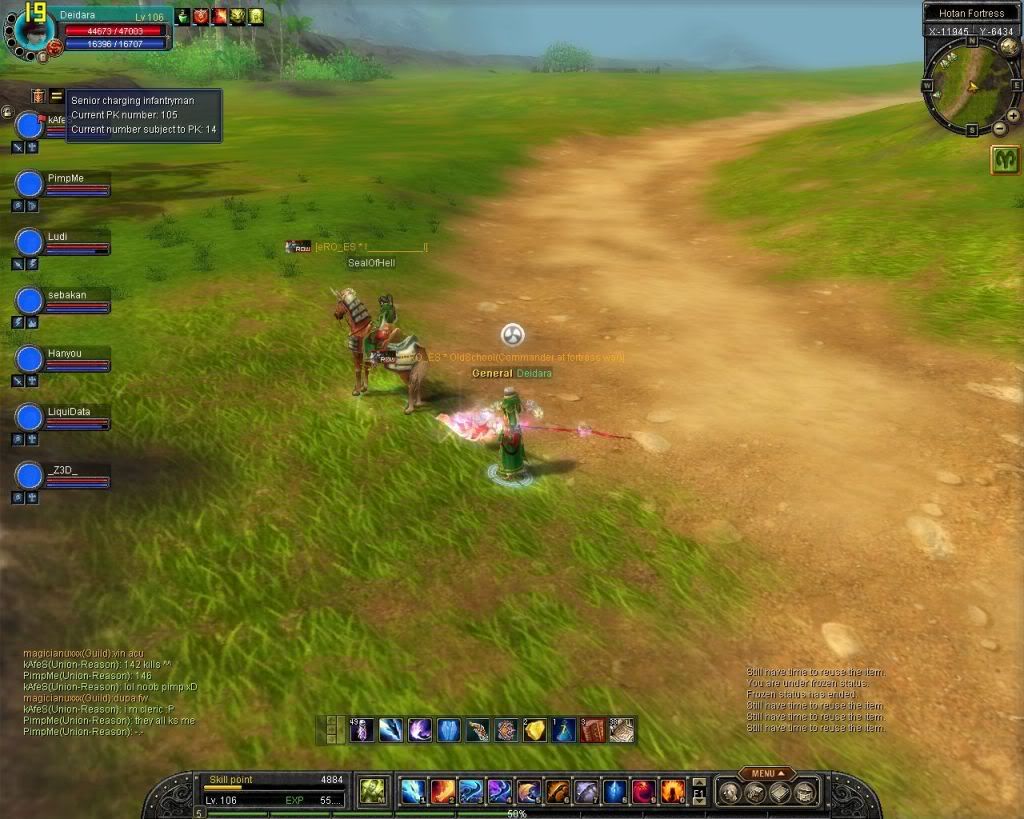1024x819 pixels.
Task: Click the green ram horn icon
Action: 1005,160
